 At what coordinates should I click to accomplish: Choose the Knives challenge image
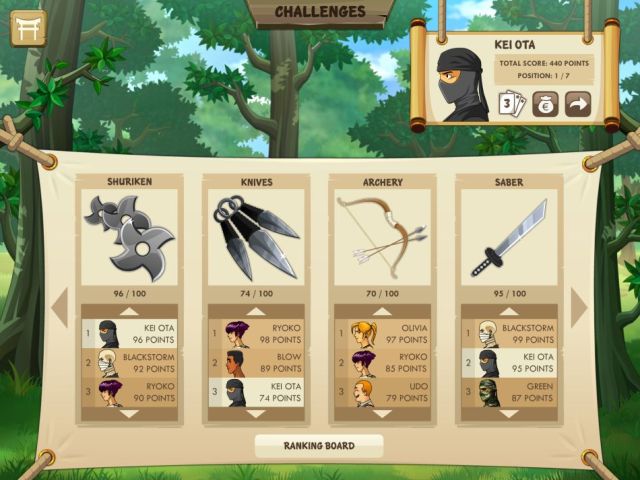point(256,236)
